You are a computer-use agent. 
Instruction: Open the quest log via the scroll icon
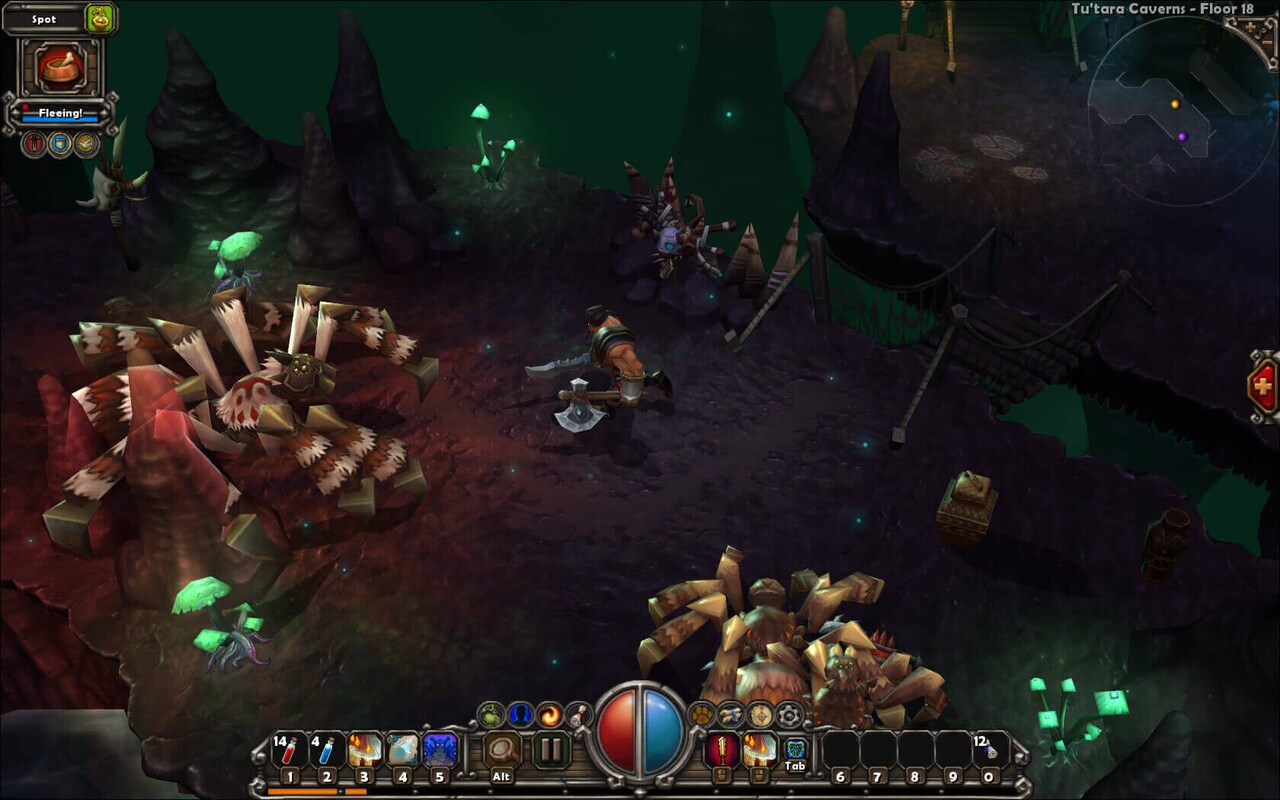[577, 713]
